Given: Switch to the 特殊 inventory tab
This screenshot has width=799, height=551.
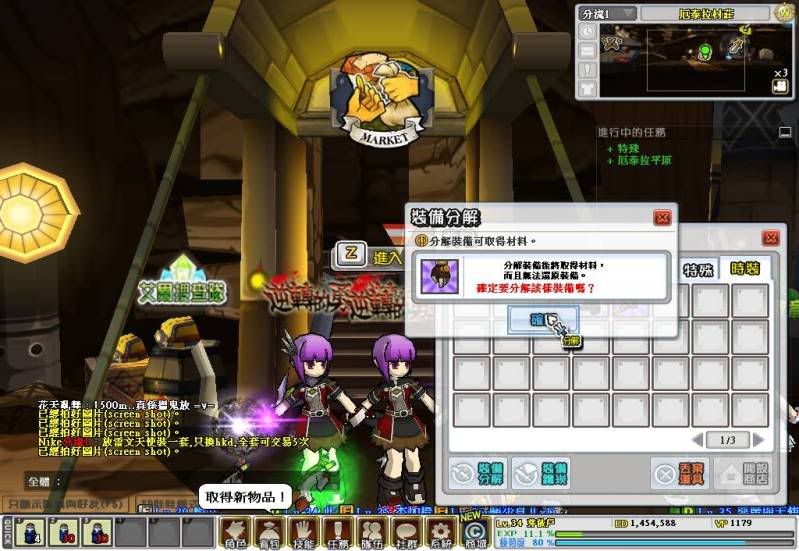Looking at the screenshot, I should (x=698, y=269).
